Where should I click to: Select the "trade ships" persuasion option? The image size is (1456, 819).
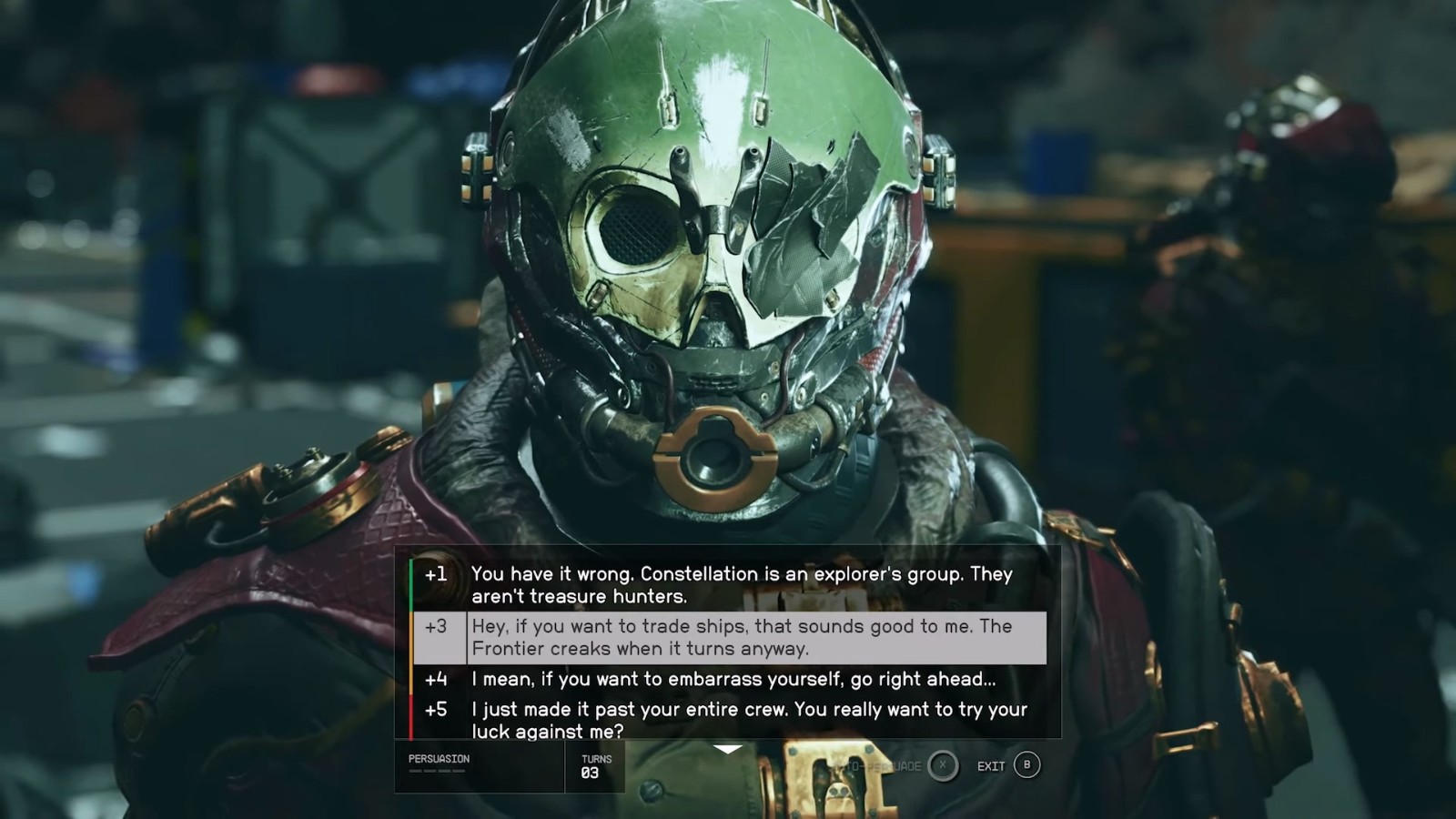[741, 637]
